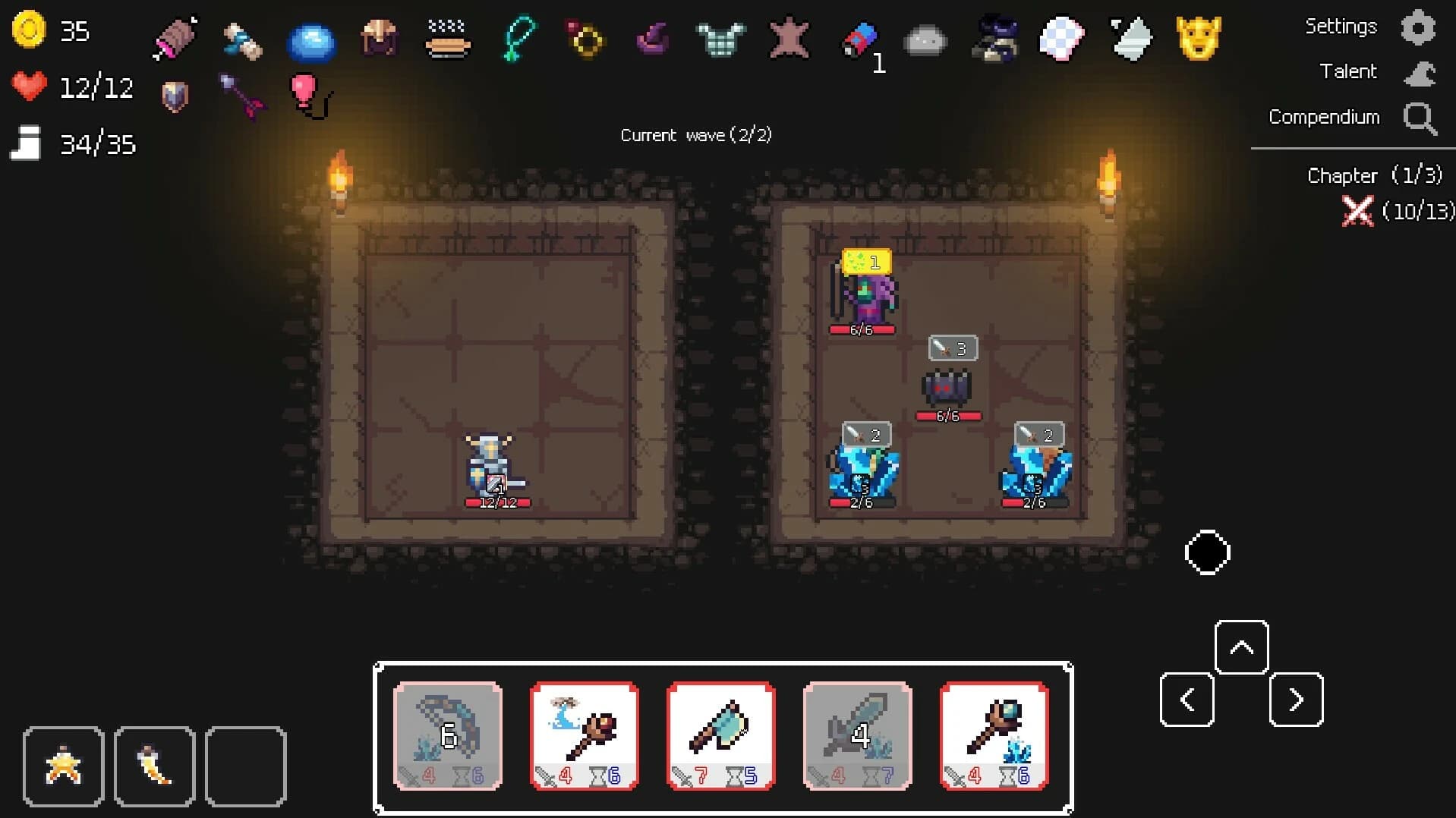Use the horn item slot
Screen dimensions: 1456x818
point(154,766)
